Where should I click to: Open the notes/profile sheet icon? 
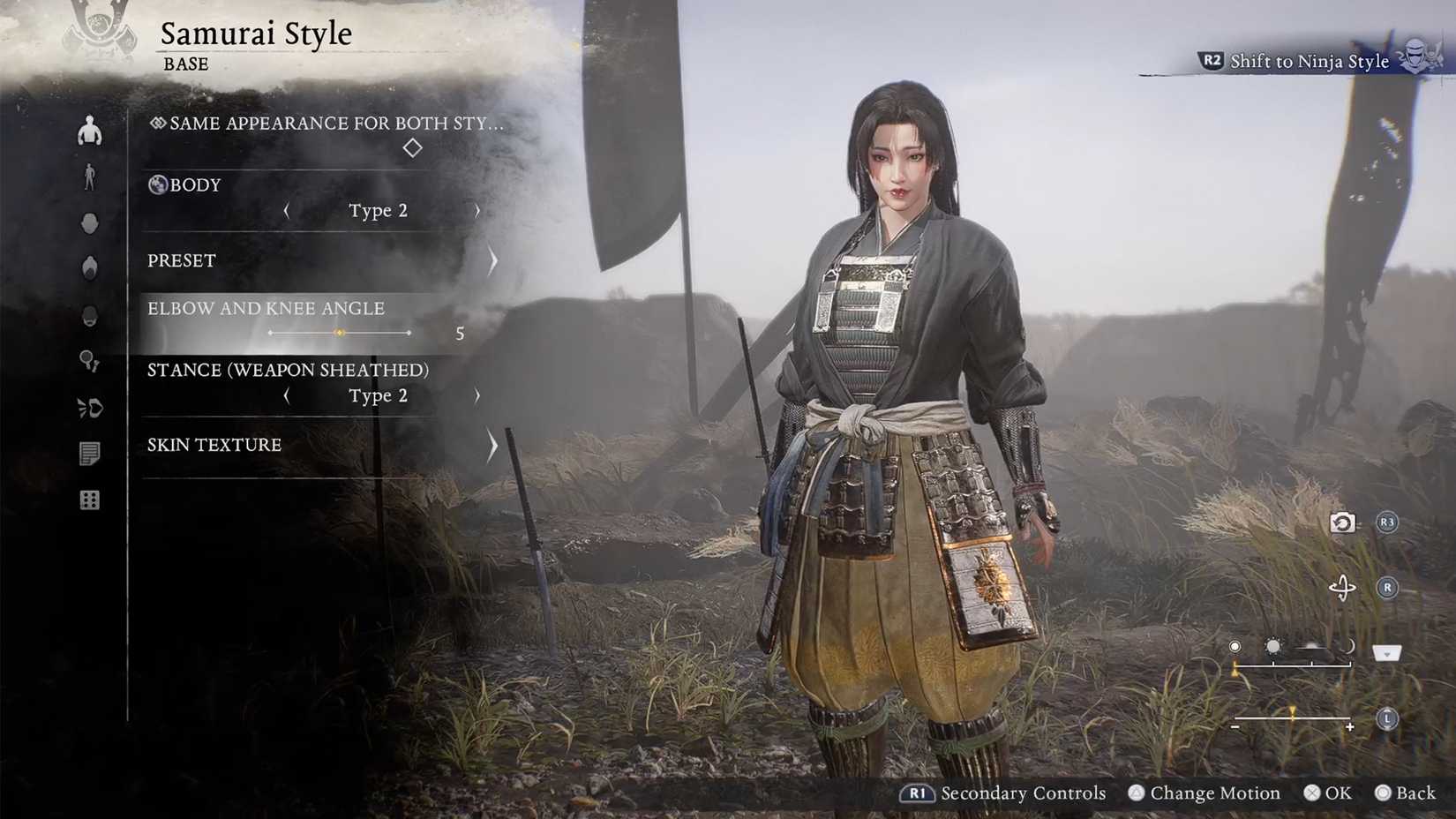[90, 455]
